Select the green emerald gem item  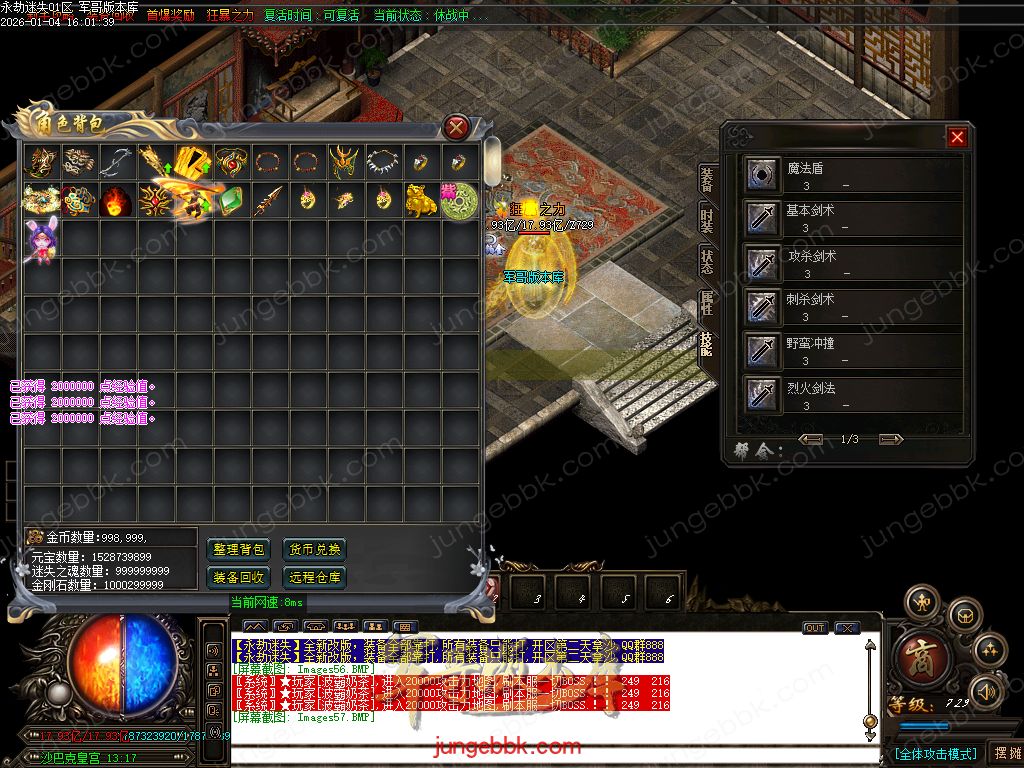pos(232,200)
